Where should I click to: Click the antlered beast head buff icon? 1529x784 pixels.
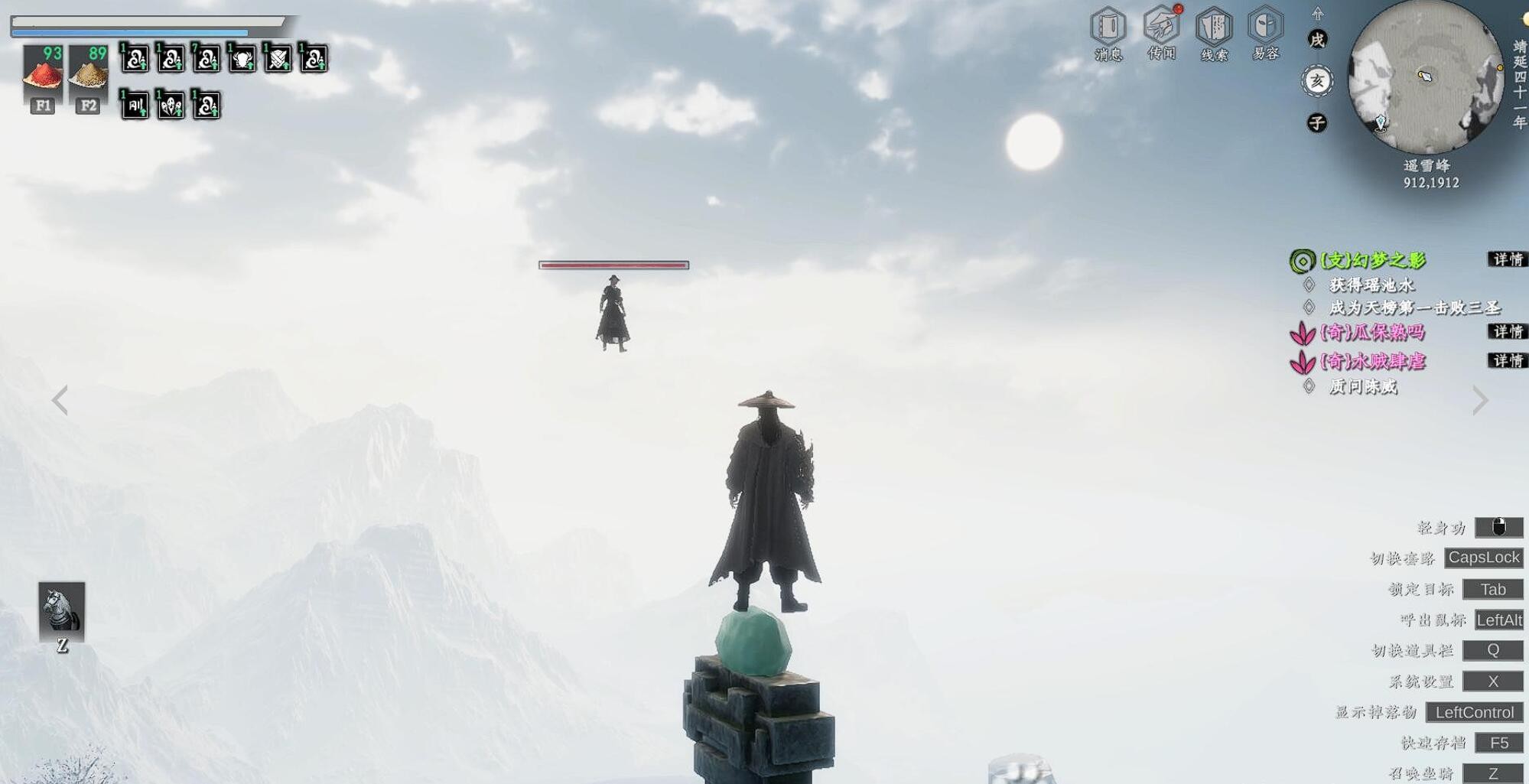[242, 59]
